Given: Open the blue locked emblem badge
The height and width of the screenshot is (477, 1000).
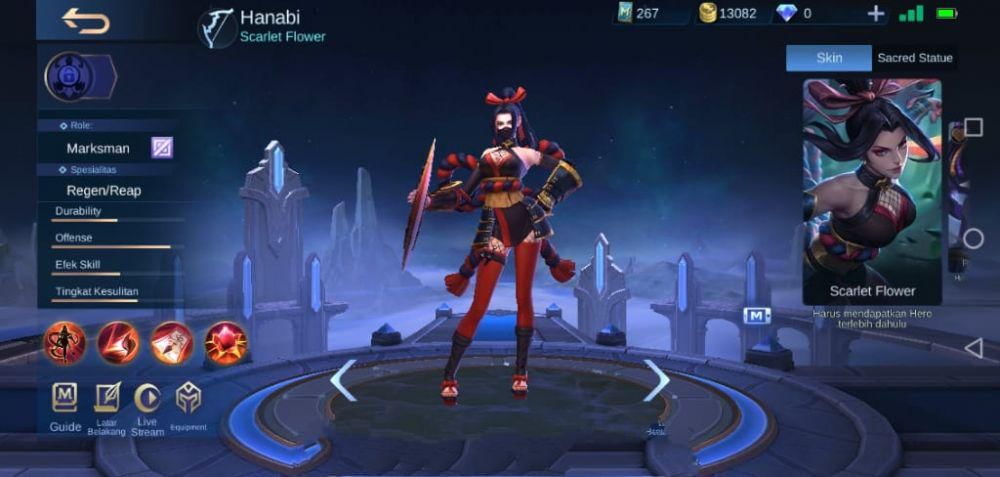Looking at the screenshot, I should pos(72,77).
